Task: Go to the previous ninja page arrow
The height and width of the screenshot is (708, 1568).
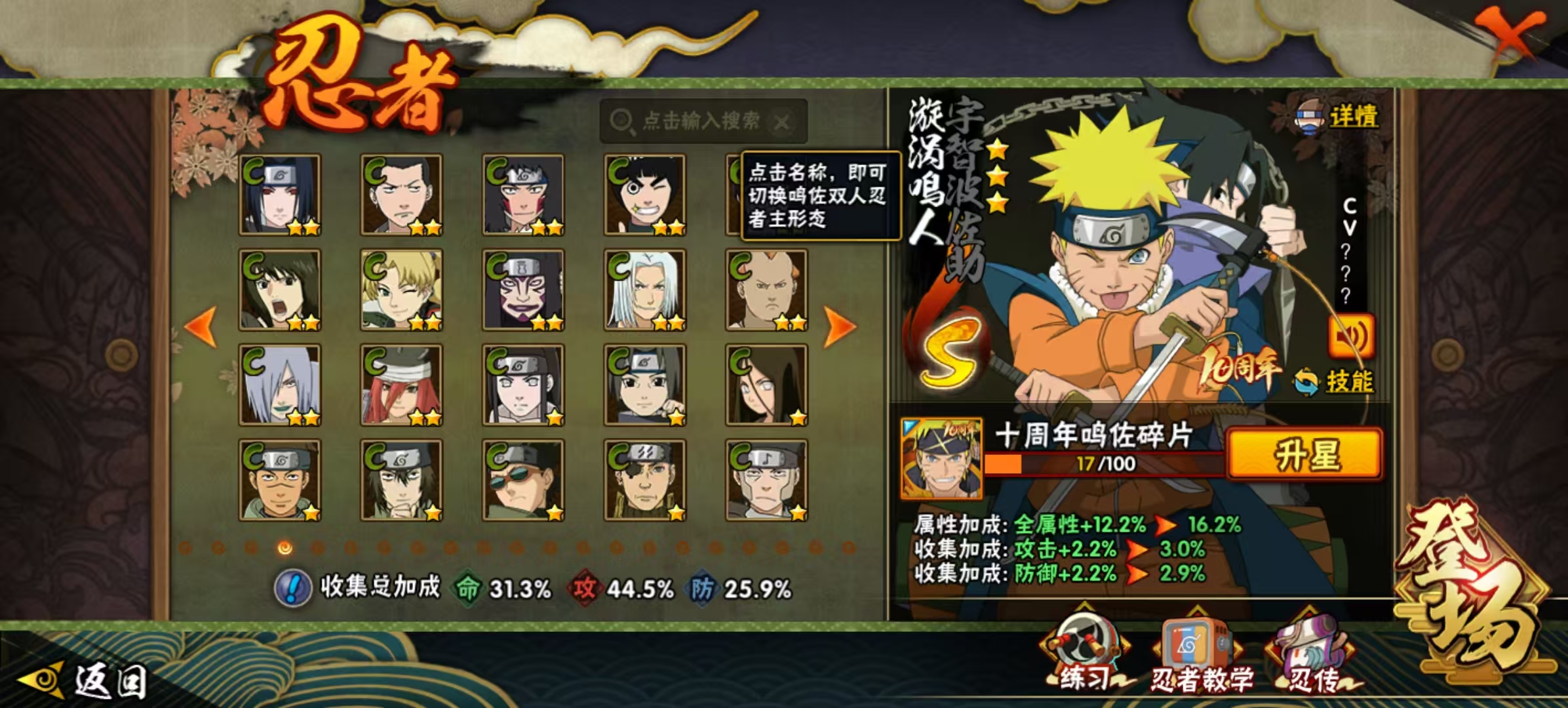Action: (201, 326)
